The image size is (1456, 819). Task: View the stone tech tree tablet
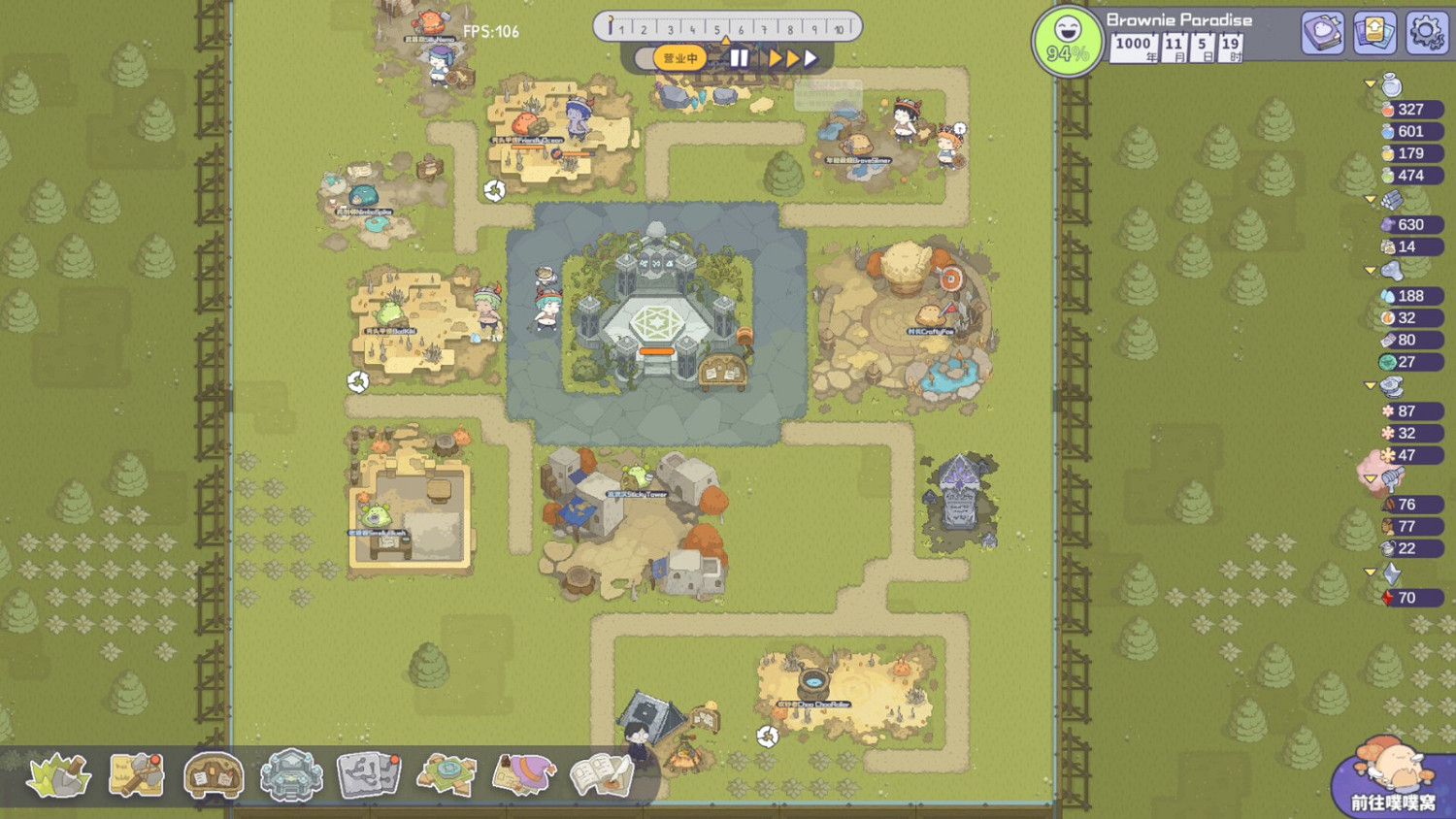[369, 774]
